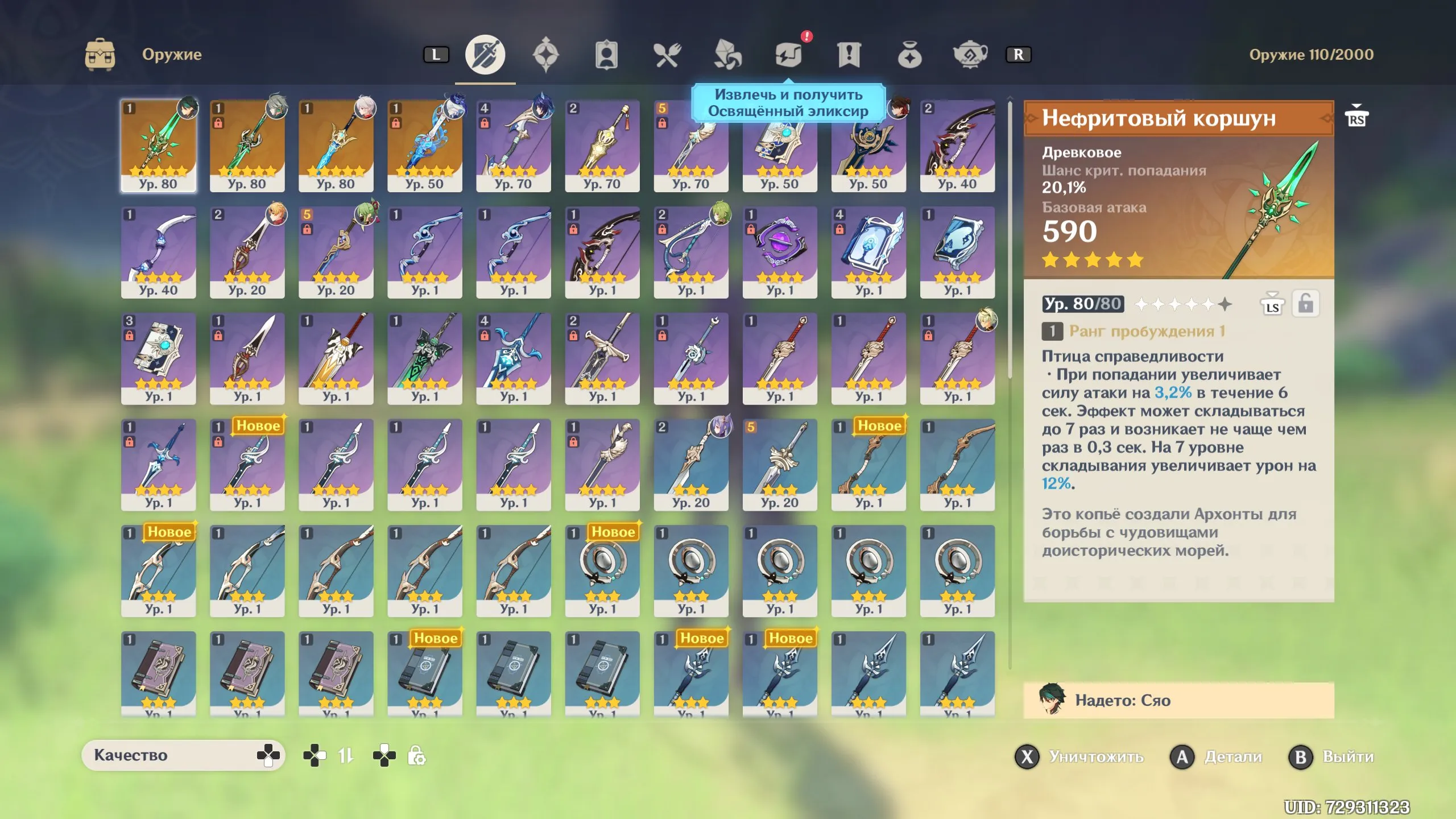Open the Качество sorting dropdown
1456x819 pixels.
click(x=184, y=756)
